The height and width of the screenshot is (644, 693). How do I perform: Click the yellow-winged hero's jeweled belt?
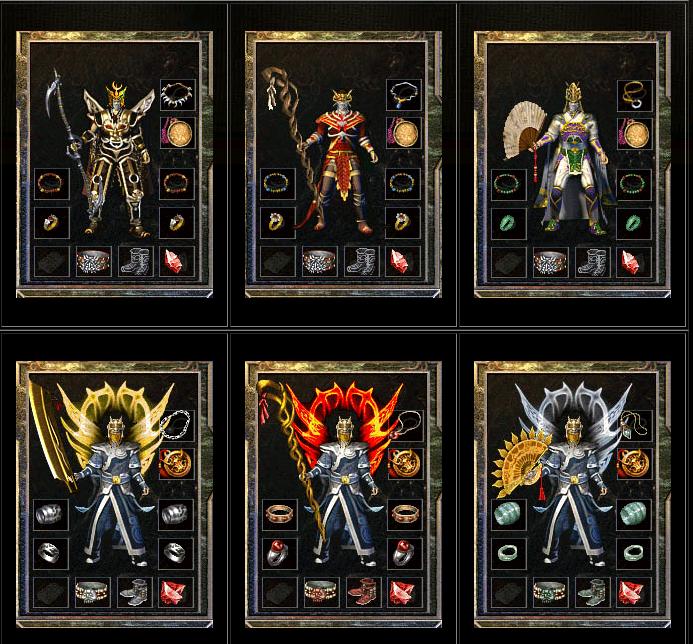pos(93,592)
